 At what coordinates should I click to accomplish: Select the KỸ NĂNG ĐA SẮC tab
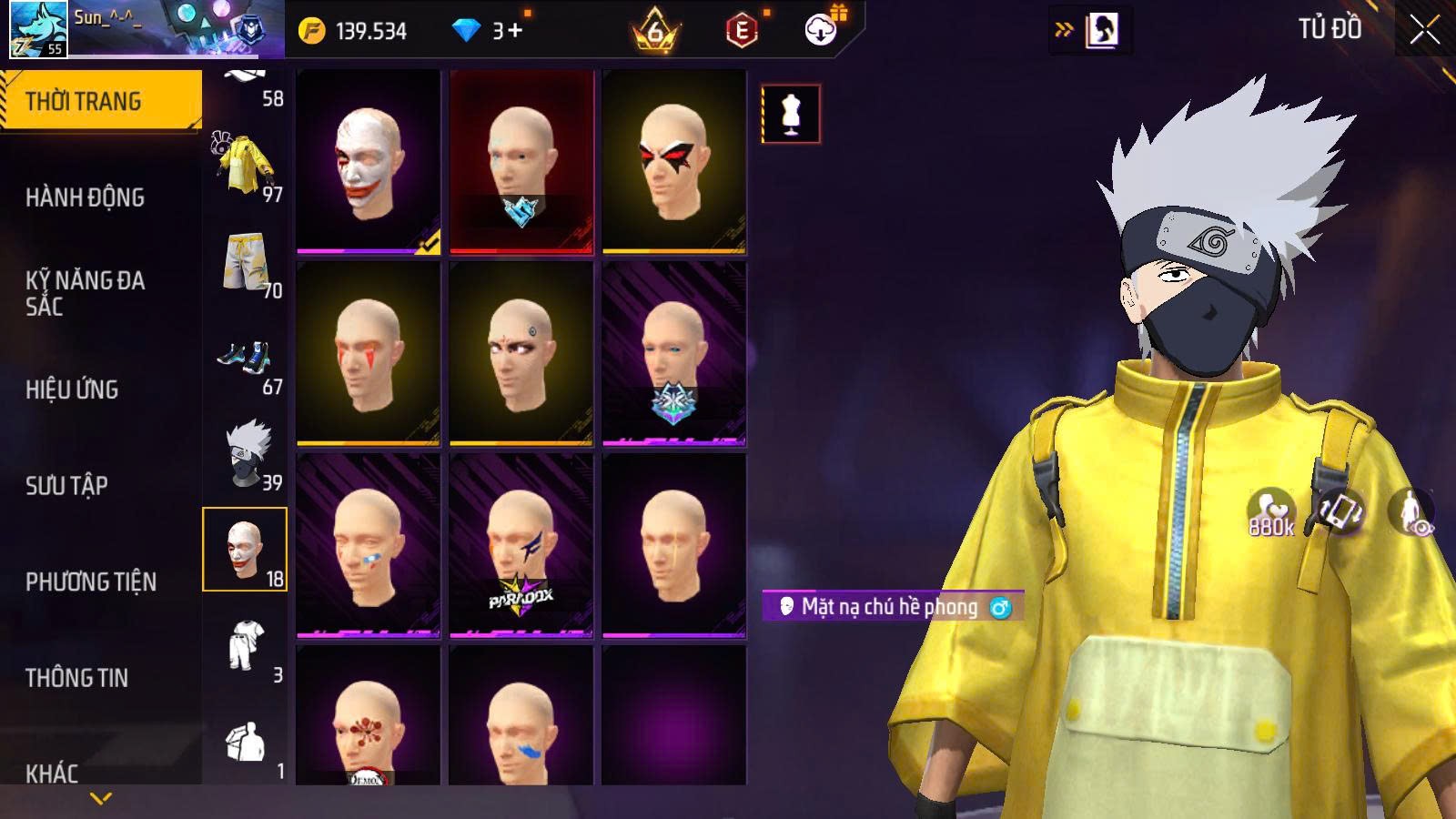point(85,293)
